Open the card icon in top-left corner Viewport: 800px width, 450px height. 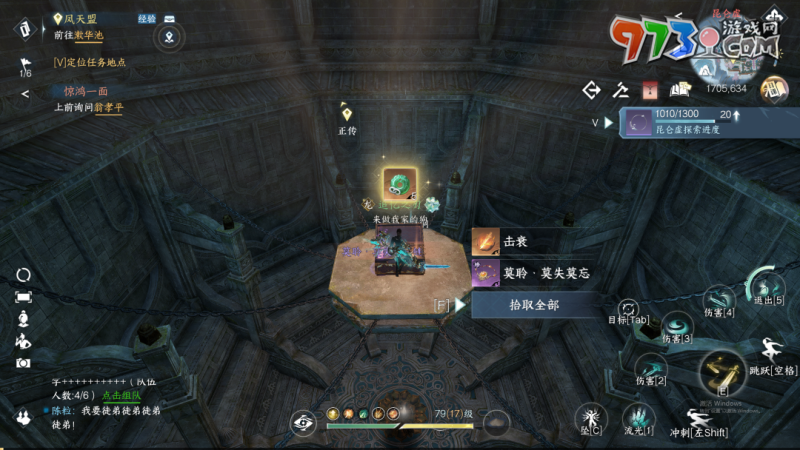point(23,27)
